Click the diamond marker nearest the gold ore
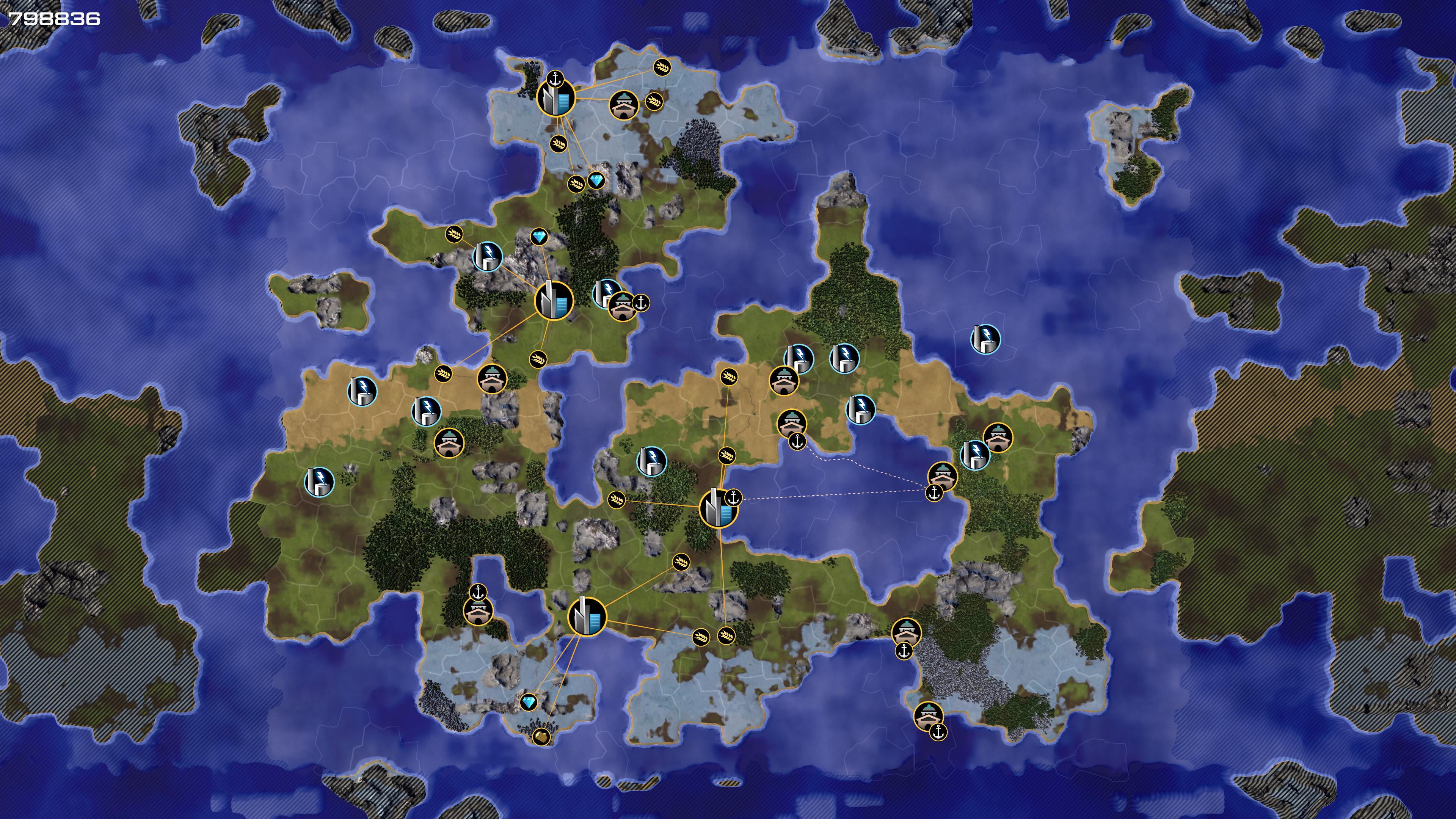Screen dimensions: 1456x819 (529, 703)
